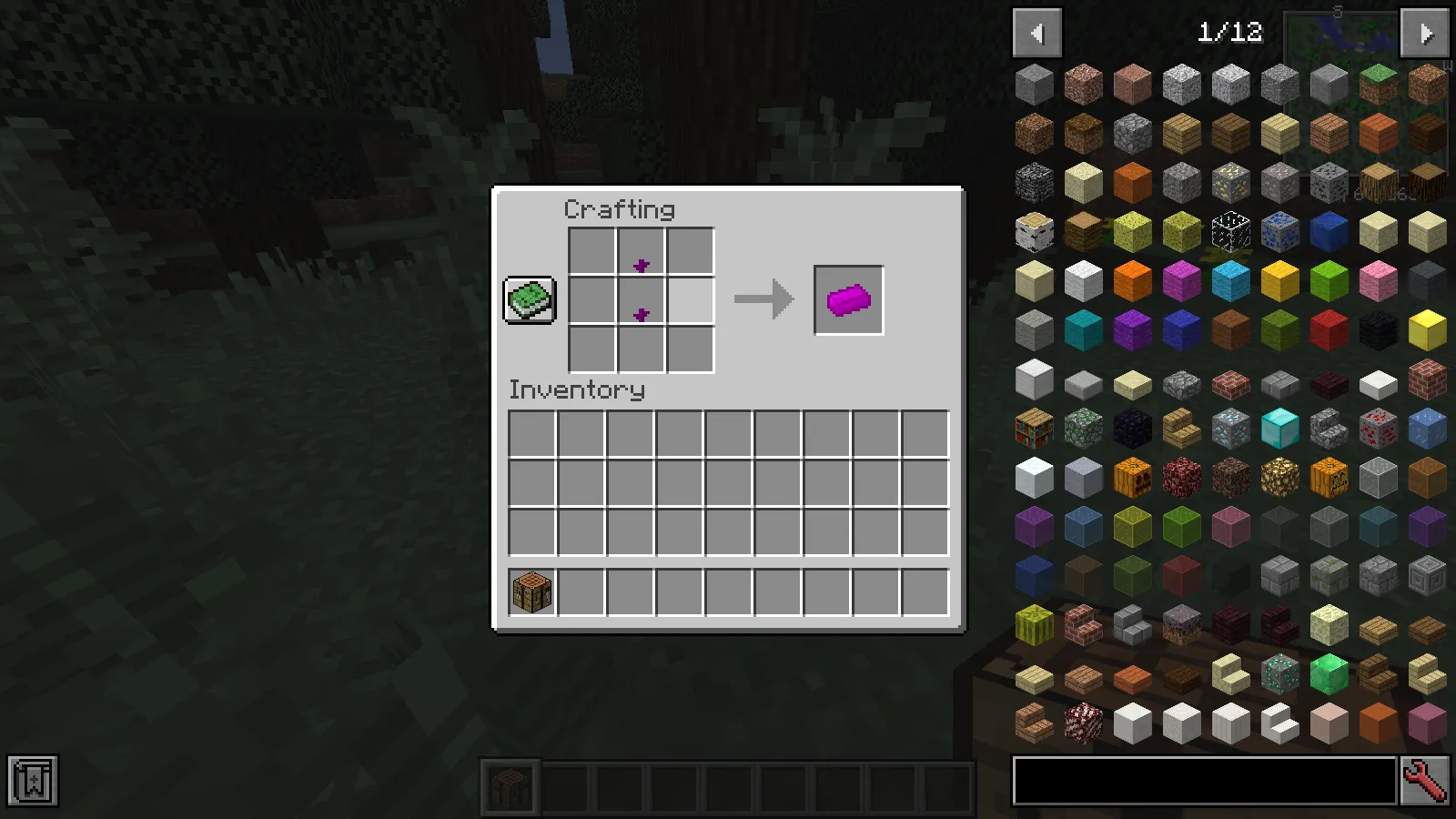Click the search bar below the item panel
1456x819 pixels.
[x=1201, y=780]
